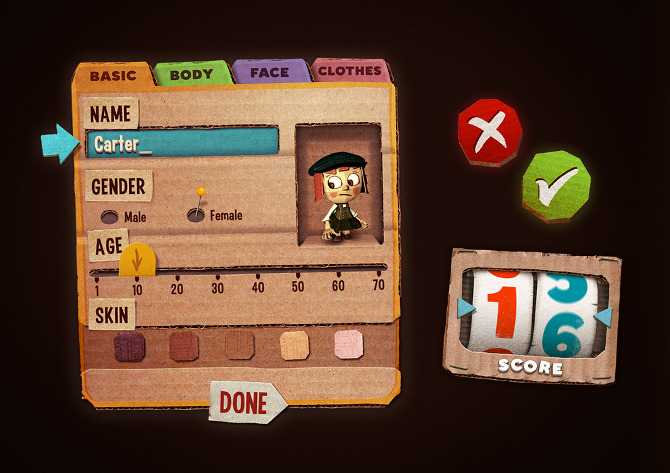Cancel with the red X button
The width and height of the screenshot is (670, 473).
coord(489,133)
